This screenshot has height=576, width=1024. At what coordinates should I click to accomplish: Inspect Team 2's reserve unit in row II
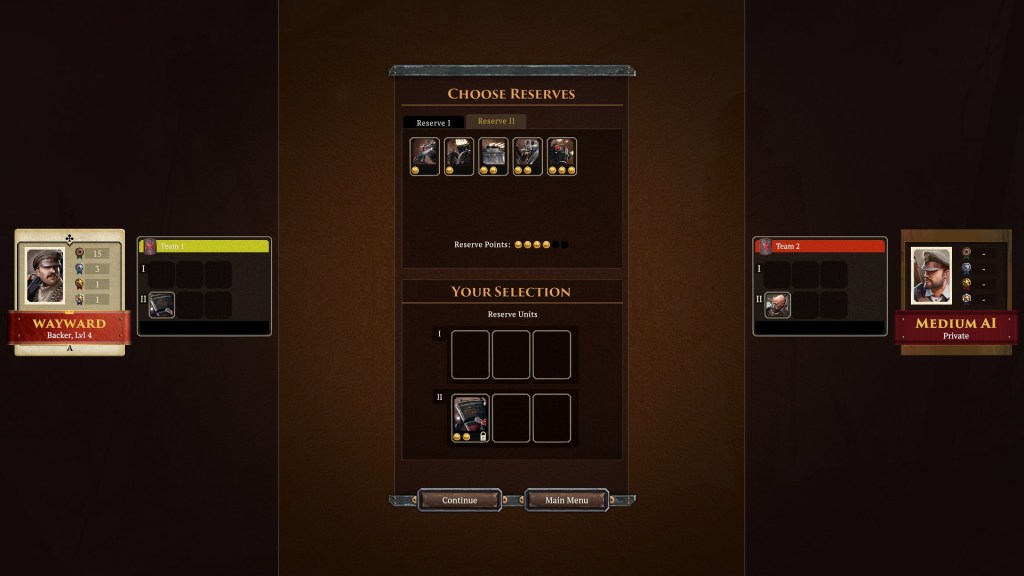tap(778, 305)
